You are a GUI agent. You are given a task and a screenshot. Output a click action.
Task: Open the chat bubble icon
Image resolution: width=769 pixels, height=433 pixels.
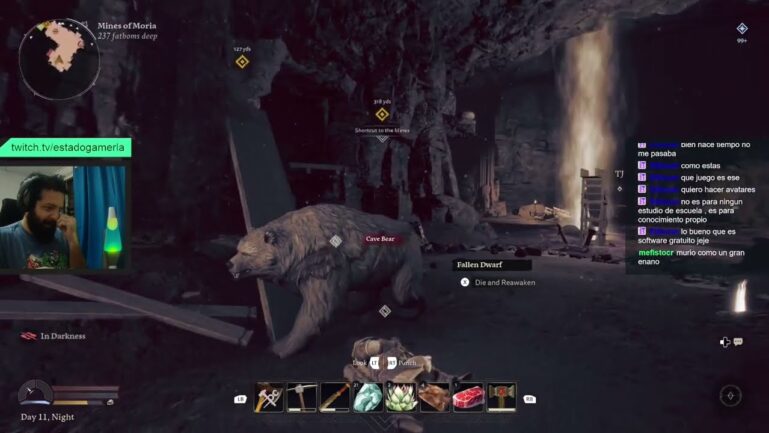738,342
